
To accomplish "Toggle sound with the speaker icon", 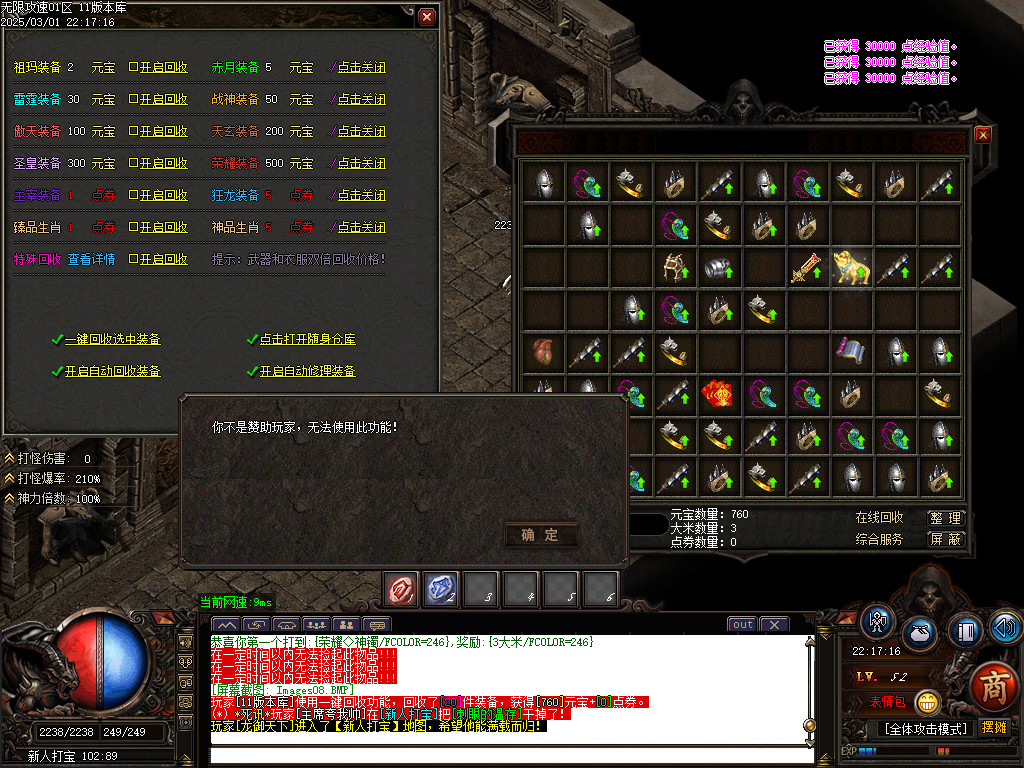I will 1005,627.
